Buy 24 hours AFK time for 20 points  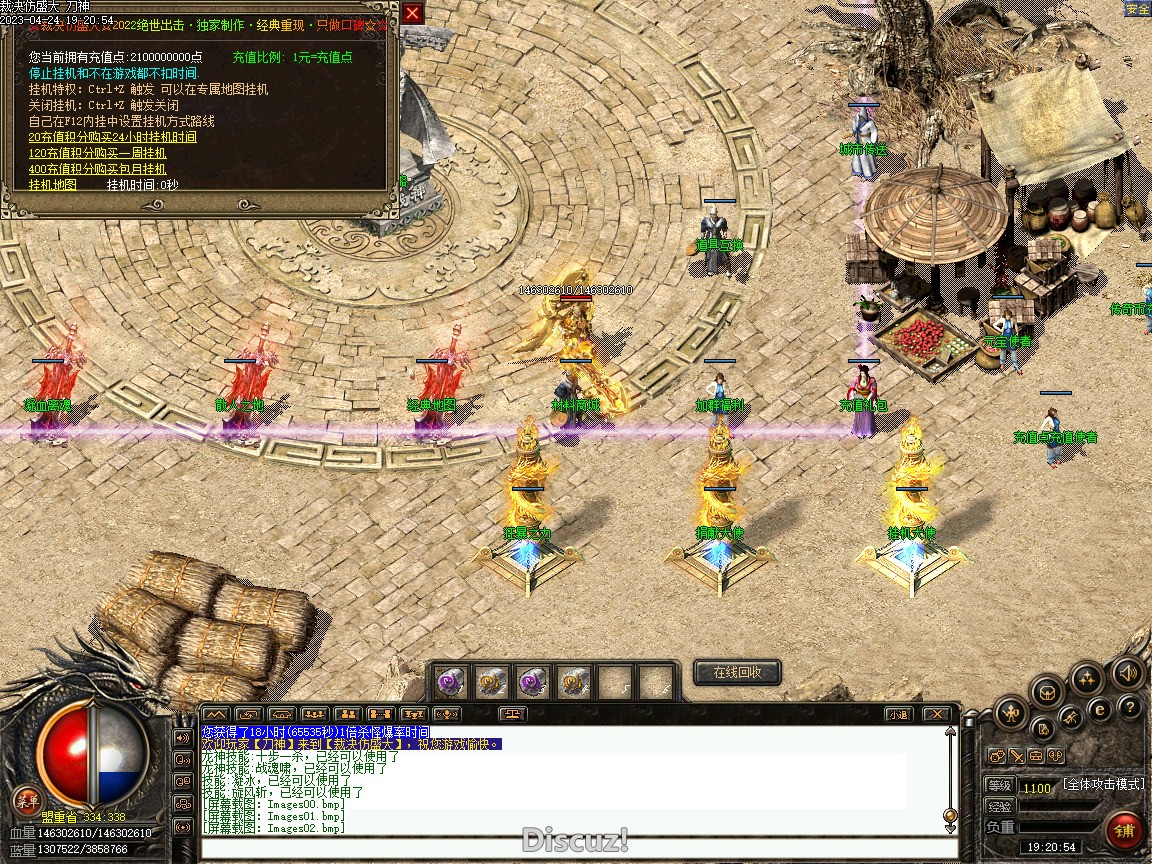click(x=112, y=137)
